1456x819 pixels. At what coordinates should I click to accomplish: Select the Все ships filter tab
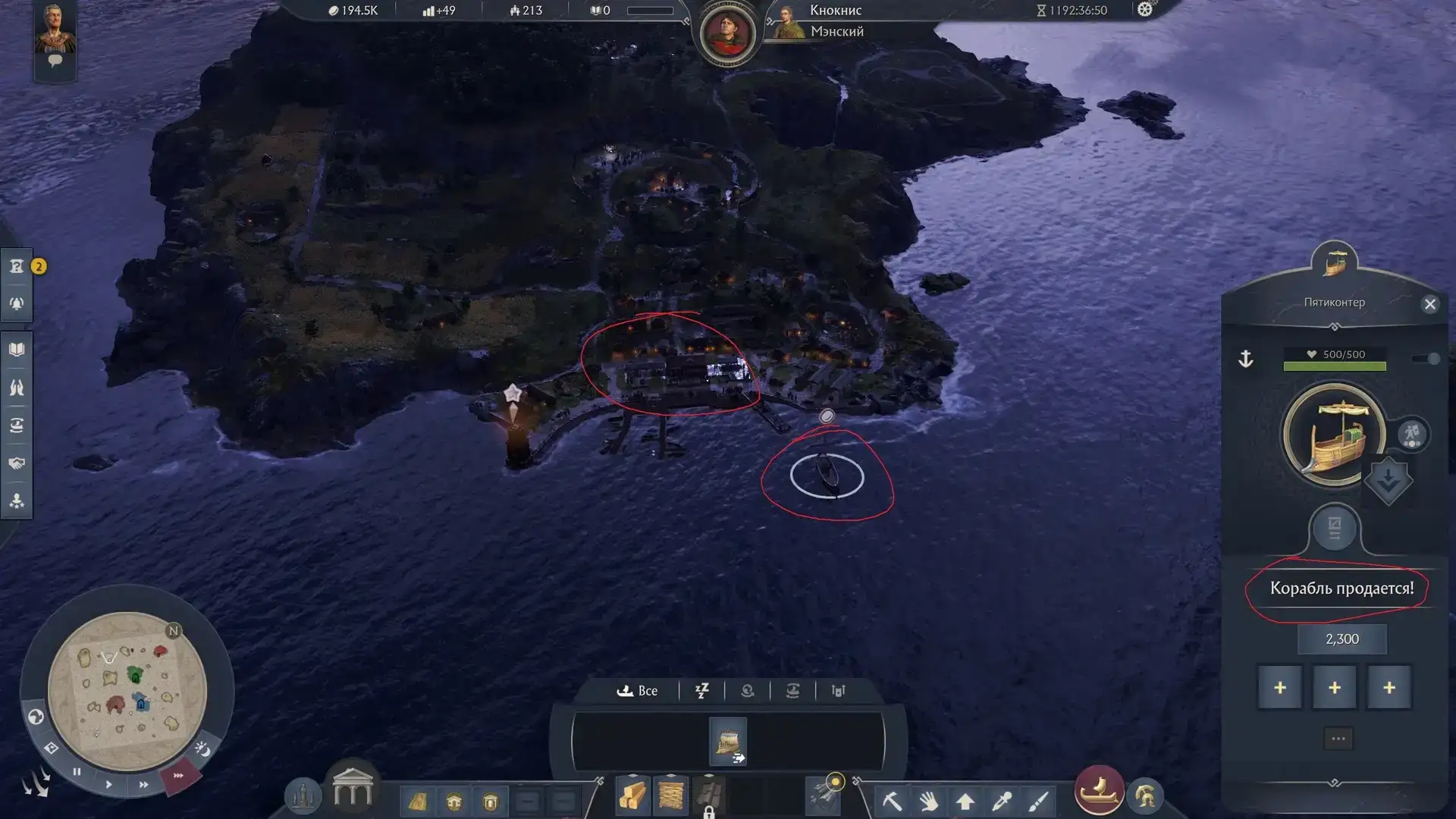pos(638,691)
